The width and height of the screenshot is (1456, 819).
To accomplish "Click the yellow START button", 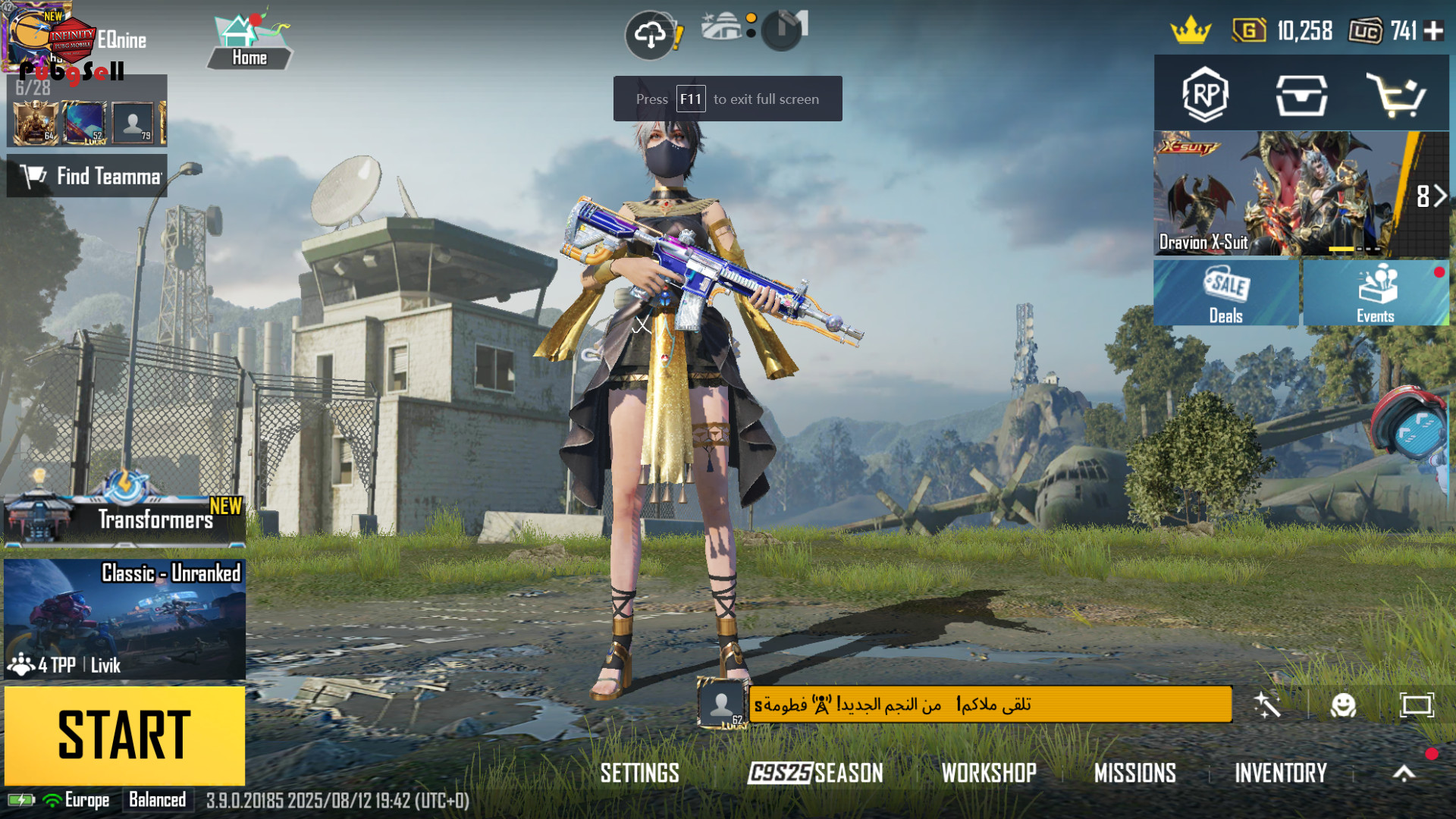I will point(124,735).
